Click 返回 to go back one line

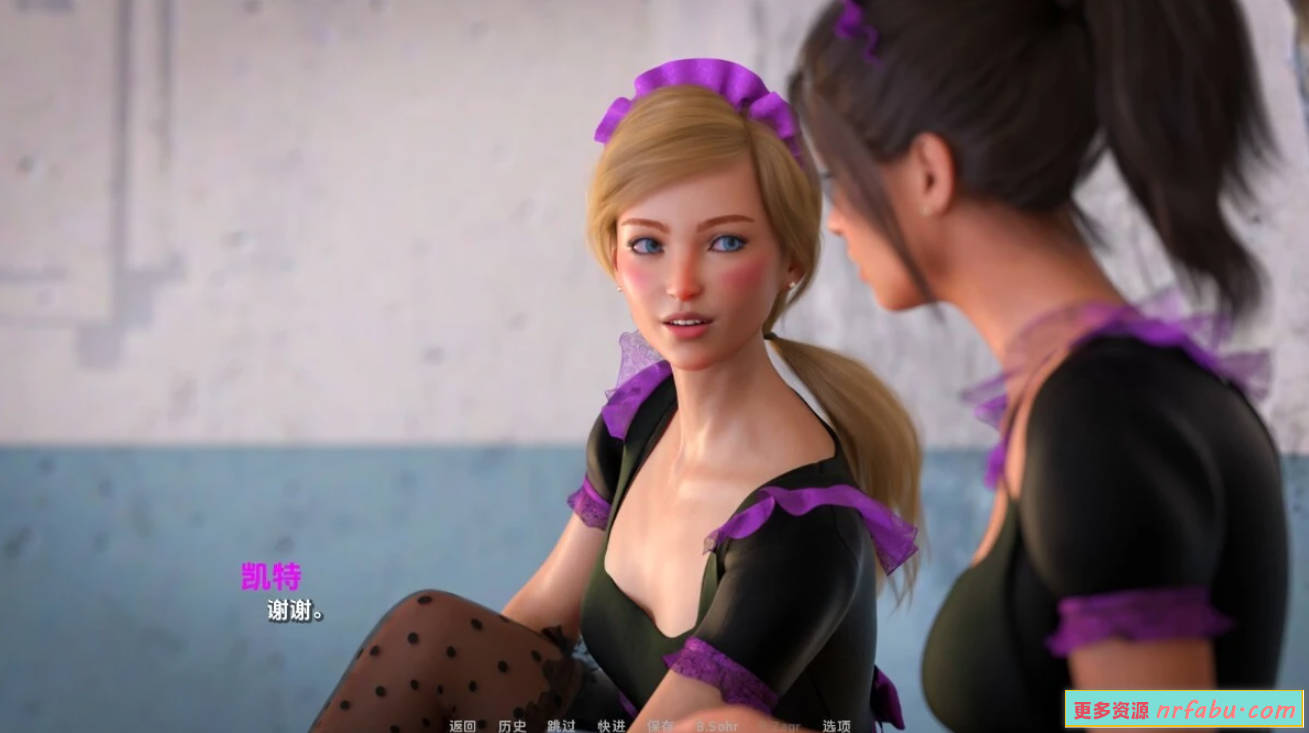[x=462, y=726]
